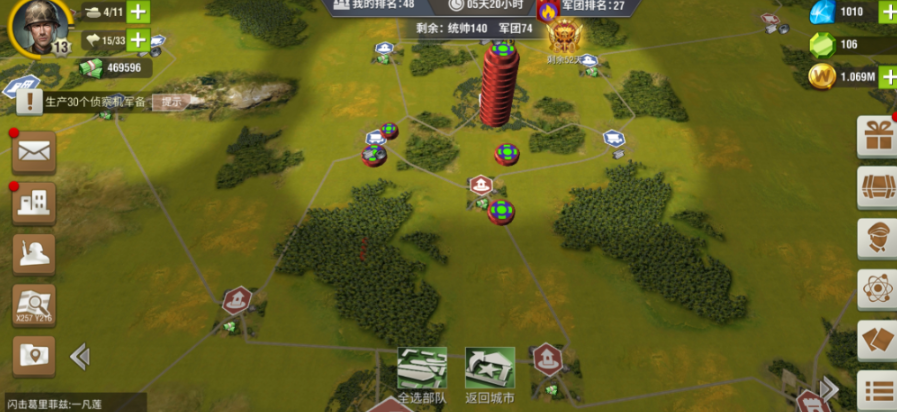Screen dimensions: 897x412
Task: Open the saved map locations folder
Action: 34,355
